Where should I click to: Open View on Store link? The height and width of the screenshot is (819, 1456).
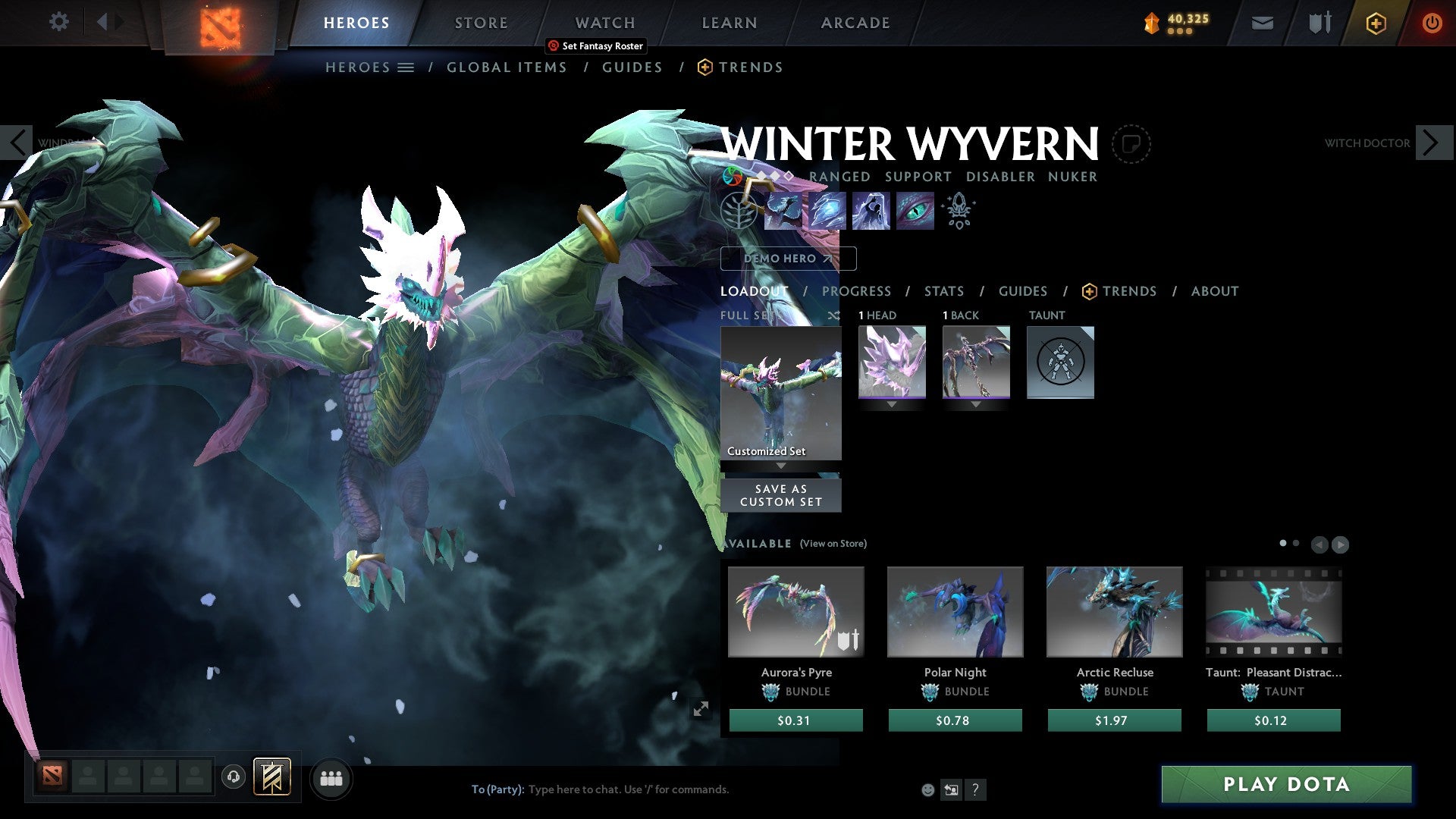pos(833,544)
